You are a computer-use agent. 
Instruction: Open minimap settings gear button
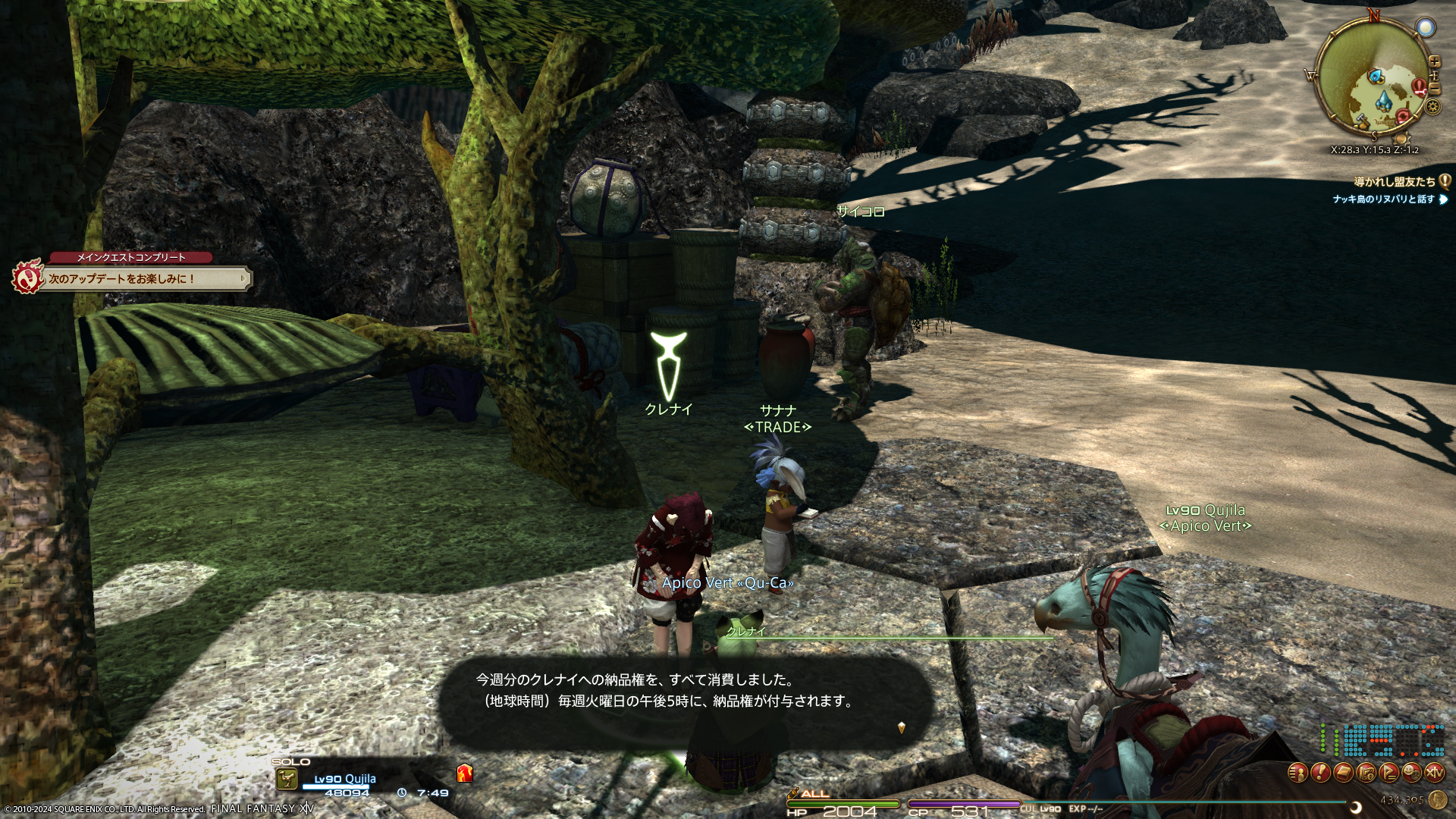[x=1432, y=107]
